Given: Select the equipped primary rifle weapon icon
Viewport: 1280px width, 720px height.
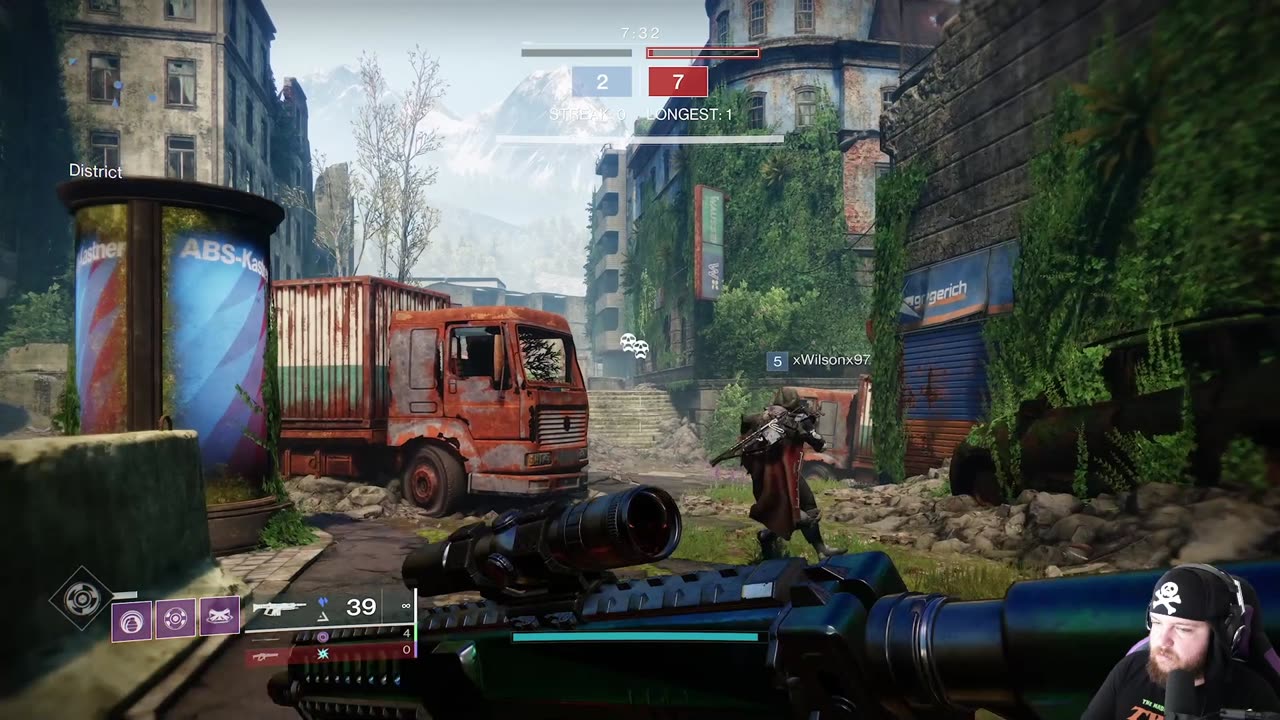Looking at the screenshot, I should coord(279,607).
